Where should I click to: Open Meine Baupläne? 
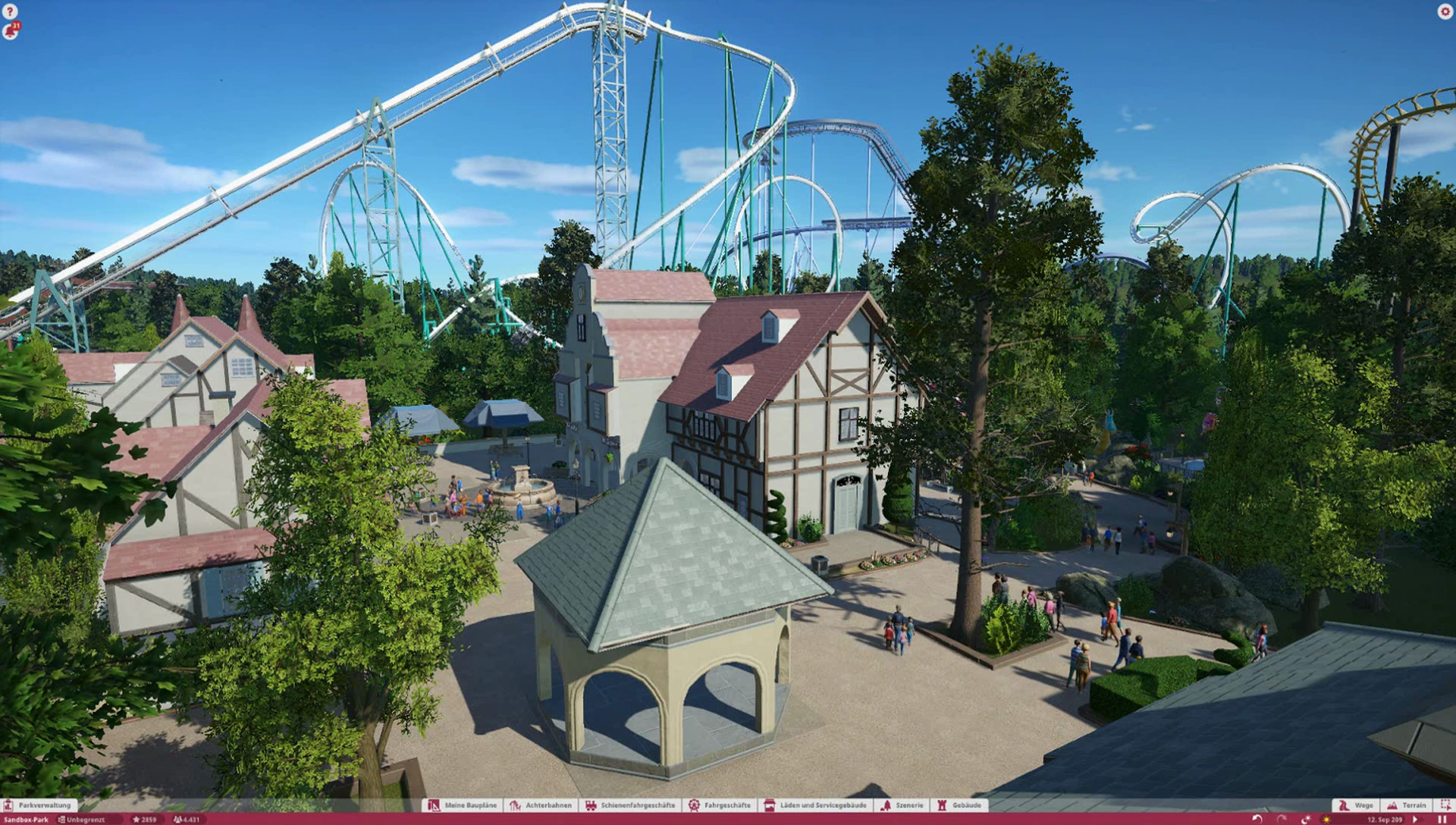(463, 805)
